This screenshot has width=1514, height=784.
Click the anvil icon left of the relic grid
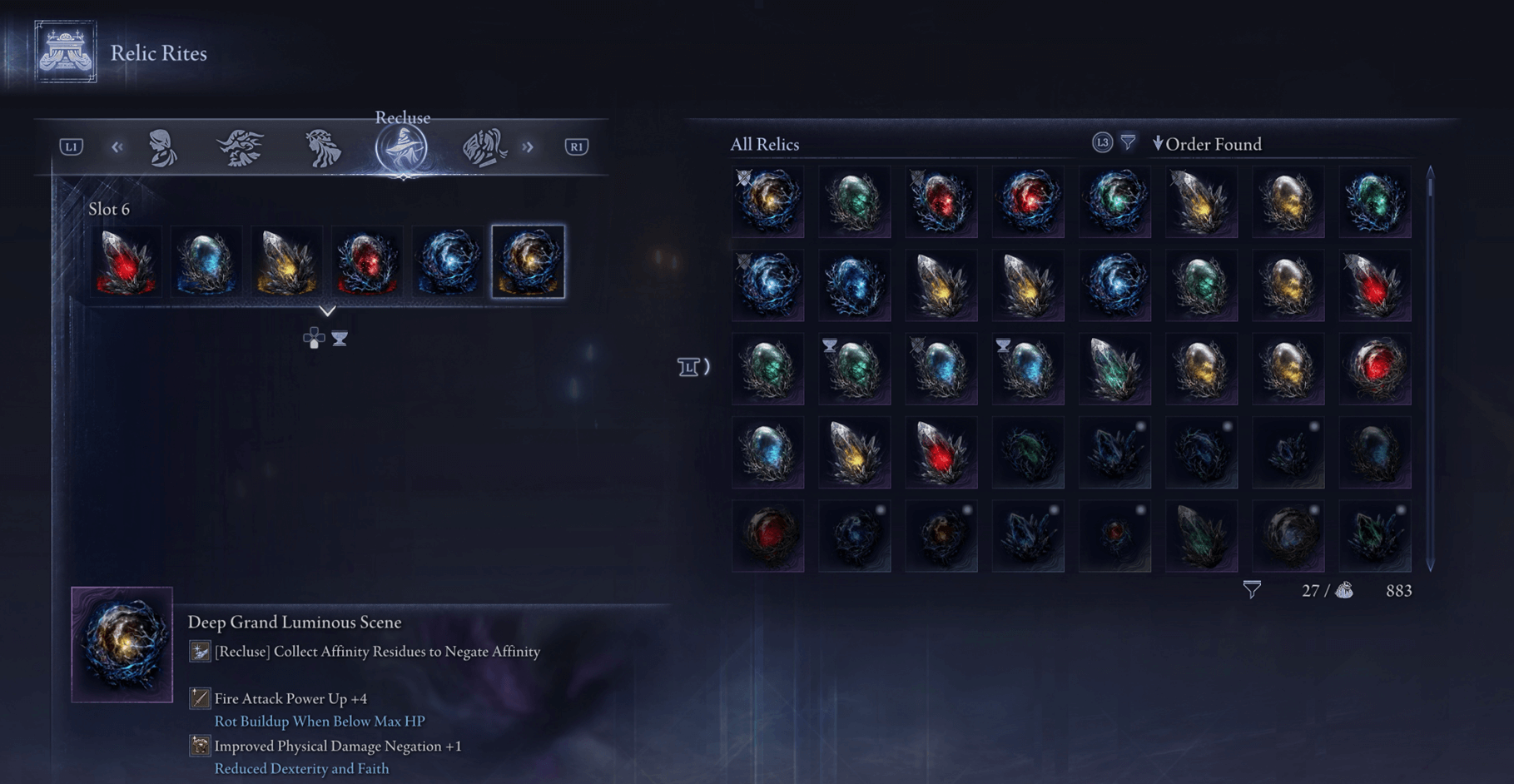point(688,367)
